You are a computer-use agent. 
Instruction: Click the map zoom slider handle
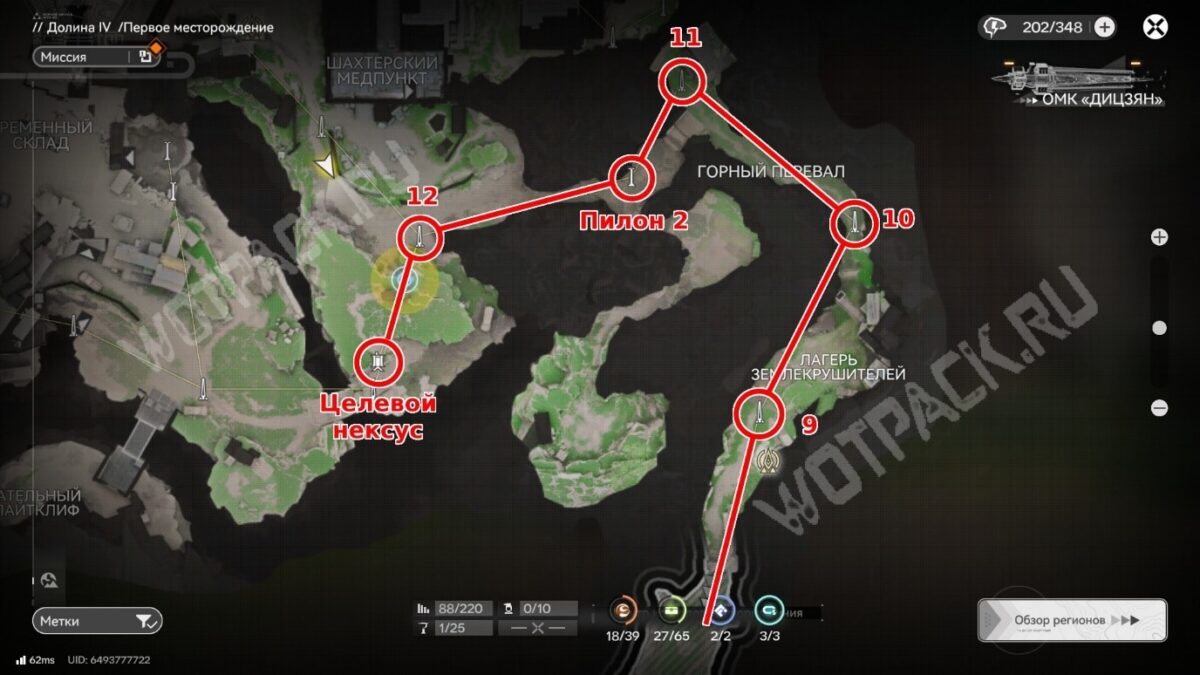[x=1159, y=328]
